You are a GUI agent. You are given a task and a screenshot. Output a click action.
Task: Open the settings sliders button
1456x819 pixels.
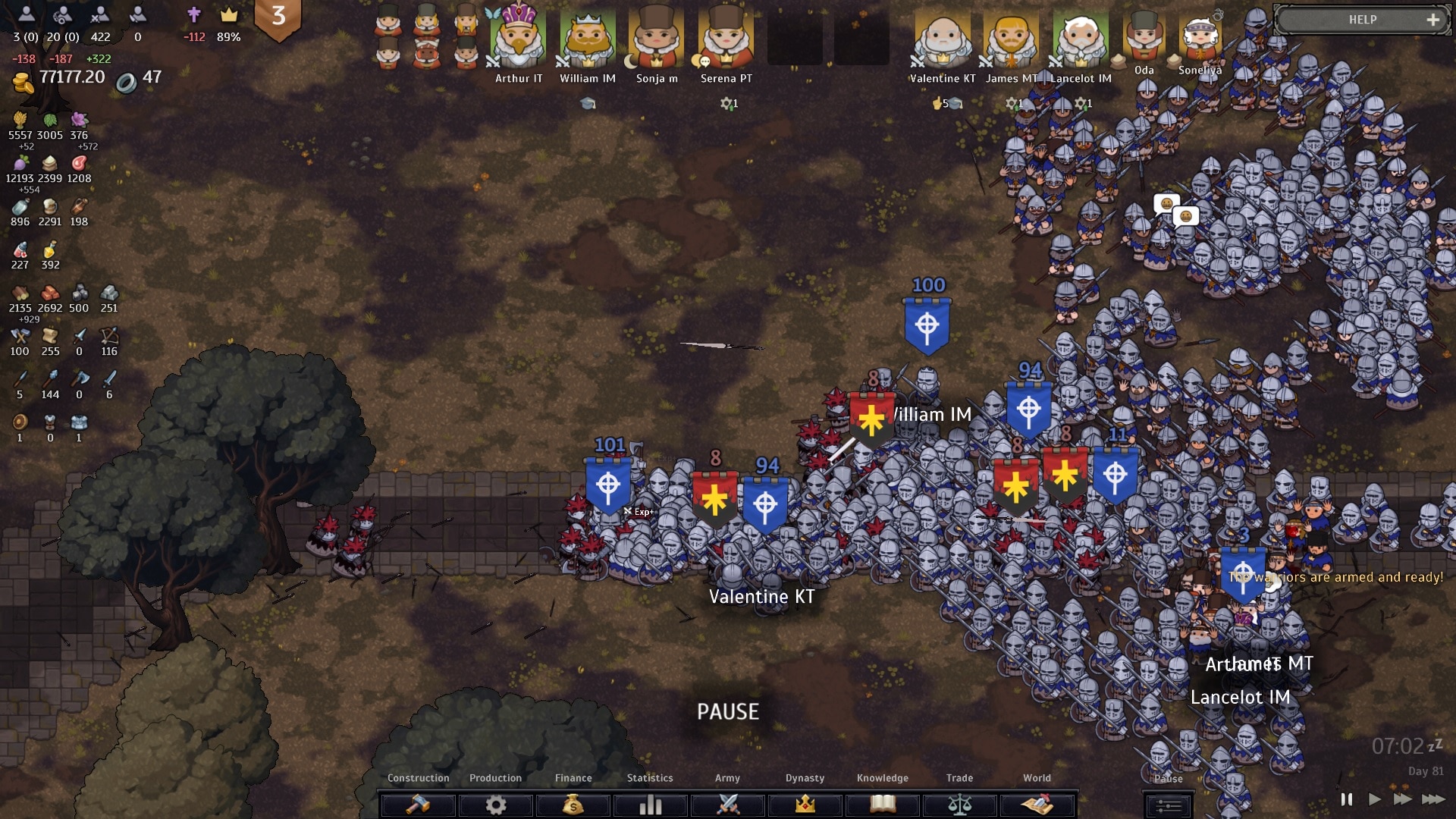point(1168,805)
